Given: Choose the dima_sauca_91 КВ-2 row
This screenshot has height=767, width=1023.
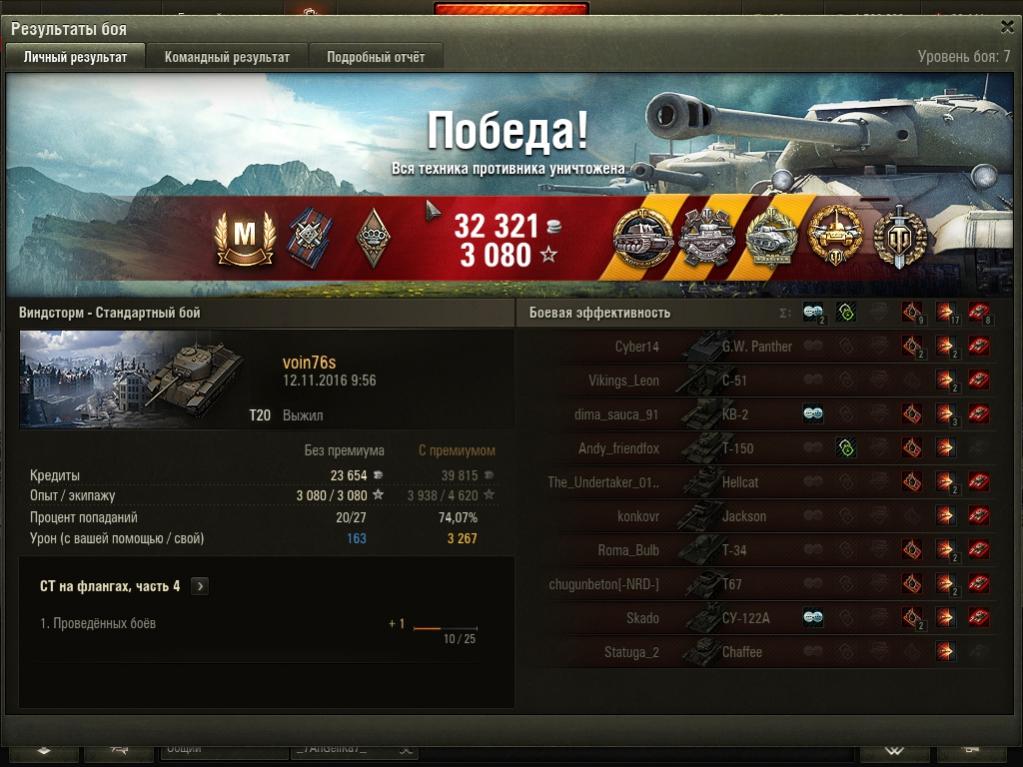Looking at the screenshot, I should (x=760, y=415).
